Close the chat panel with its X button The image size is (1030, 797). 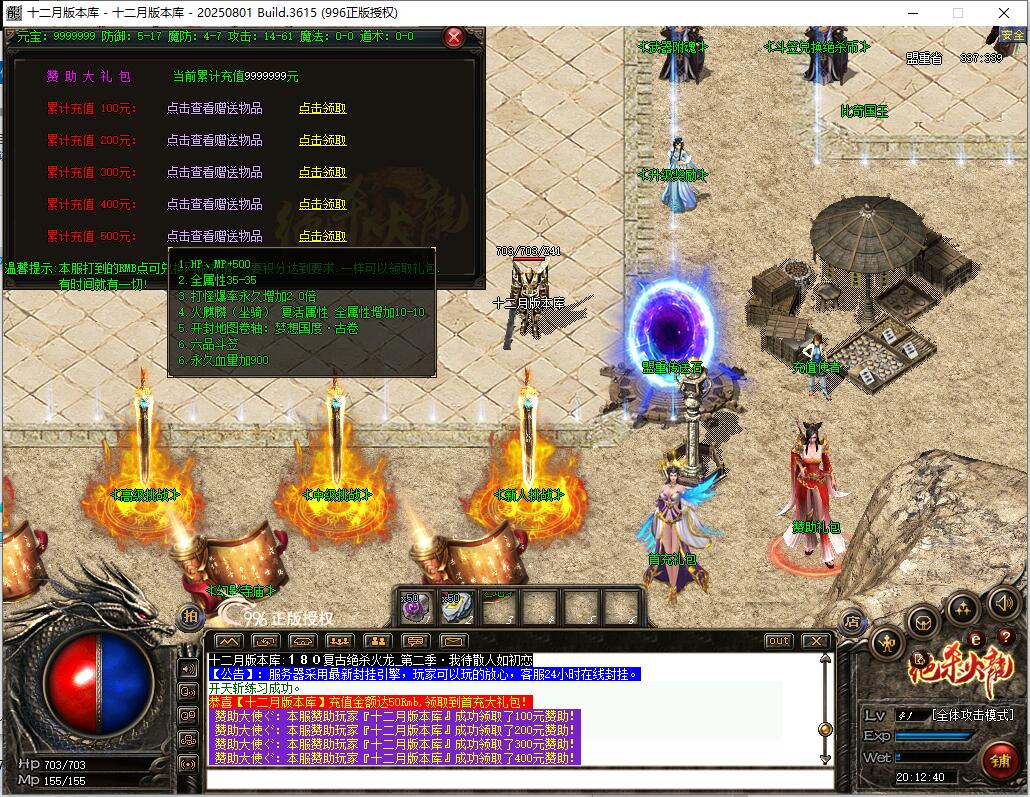click(x=815, y=641)
